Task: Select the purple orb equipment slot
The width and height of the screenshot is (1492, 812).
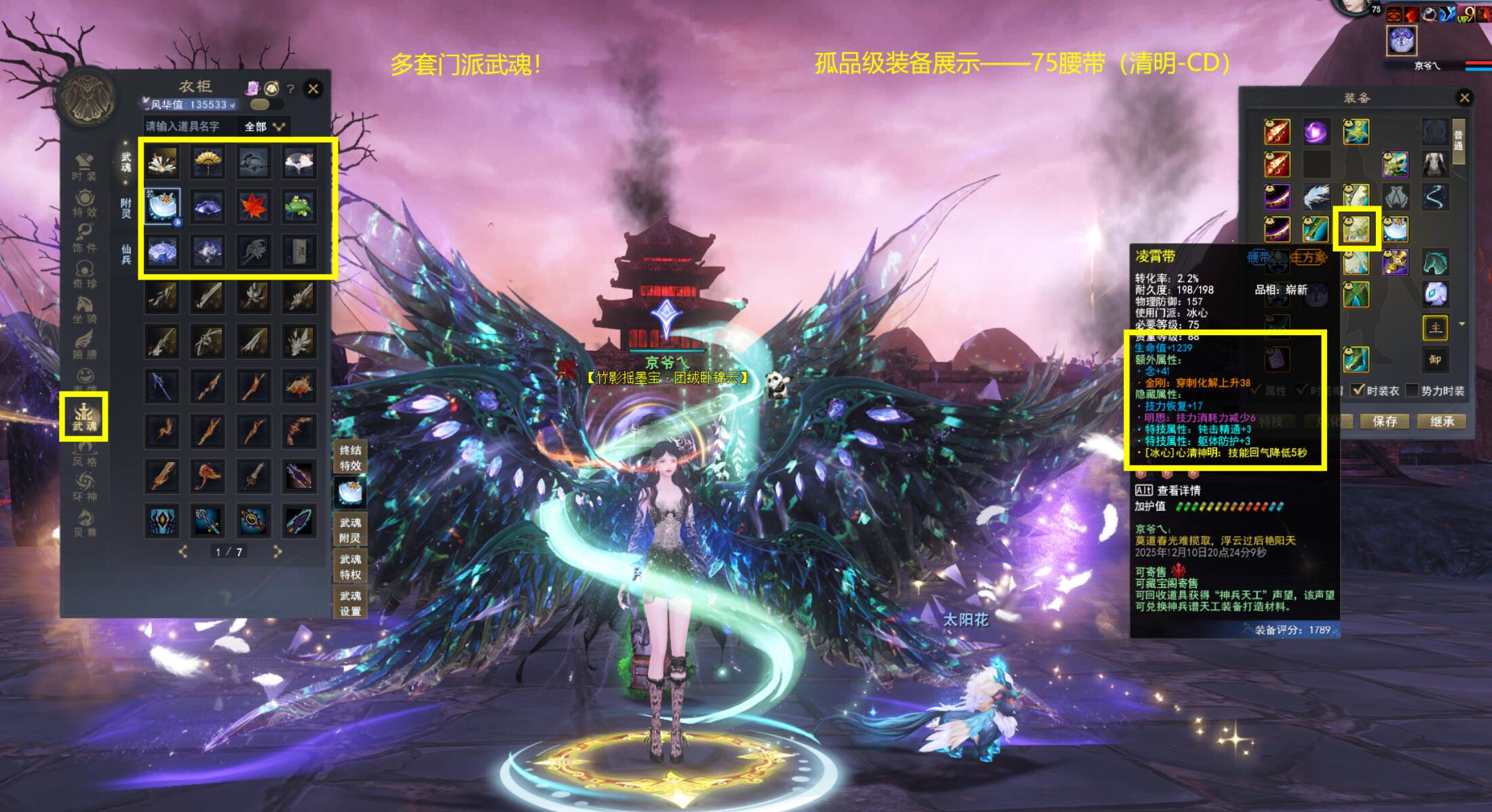Action: point(1316,132)
